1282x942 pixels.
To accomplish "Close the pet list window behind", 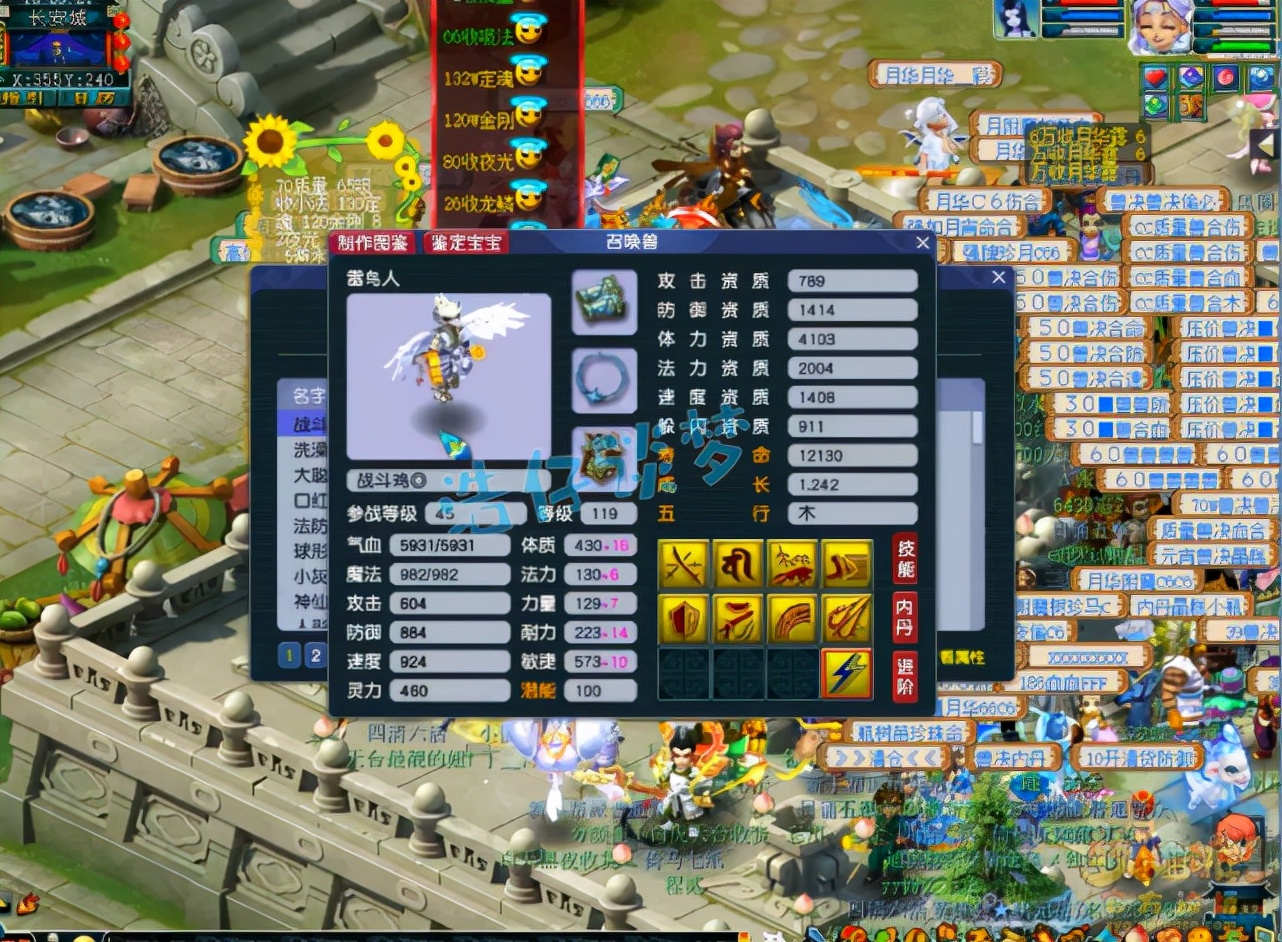I will coord(998,278).
